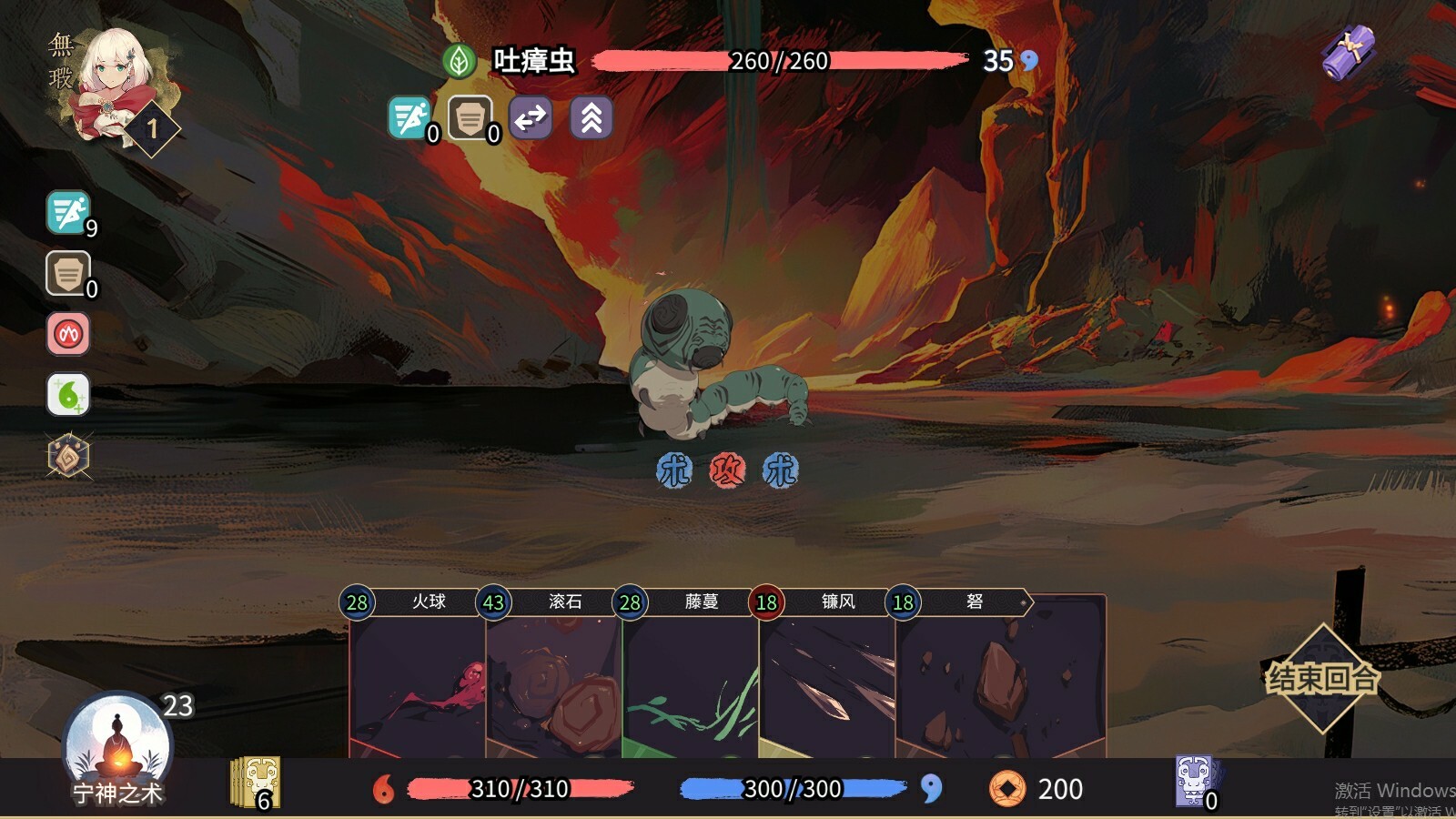Inspect the swap arrows icon near the enemy health bar
This screenshot has width=1456, height=819.
530,118
